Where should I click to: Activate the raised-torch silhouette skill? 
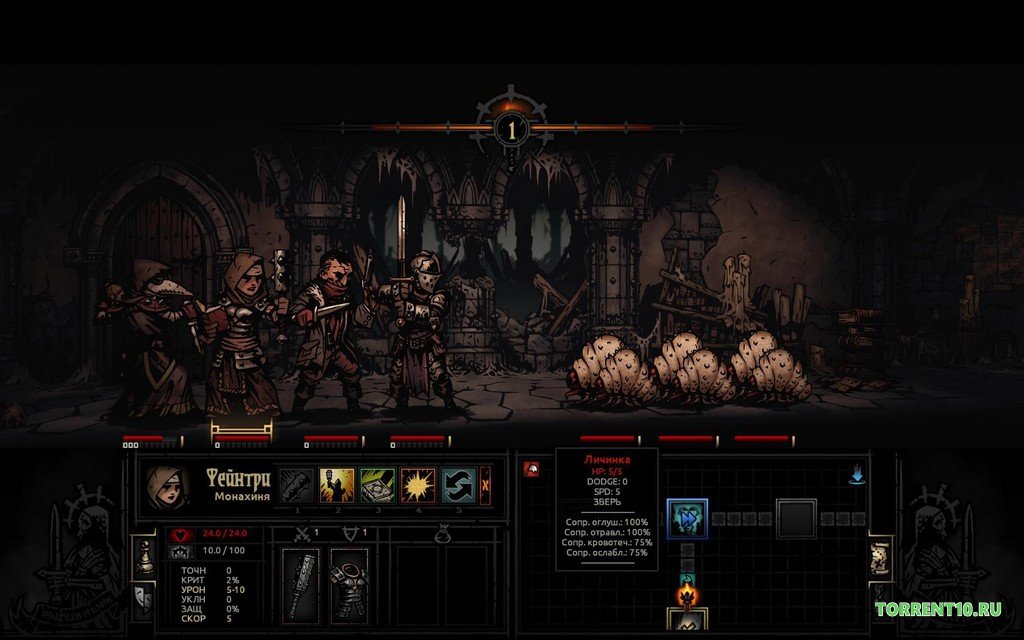coord(337,486)
